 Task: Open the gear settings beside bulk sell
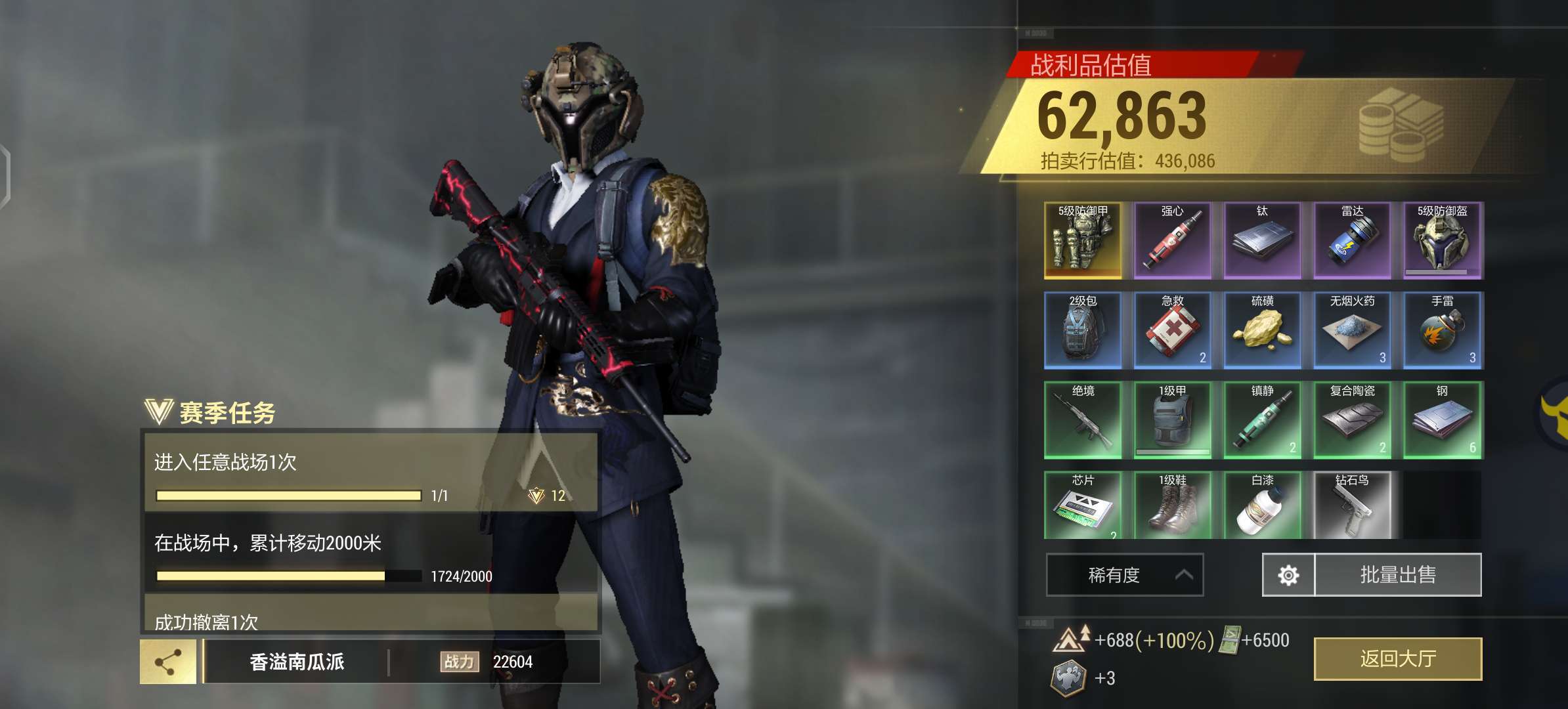tap(1288, 575)
